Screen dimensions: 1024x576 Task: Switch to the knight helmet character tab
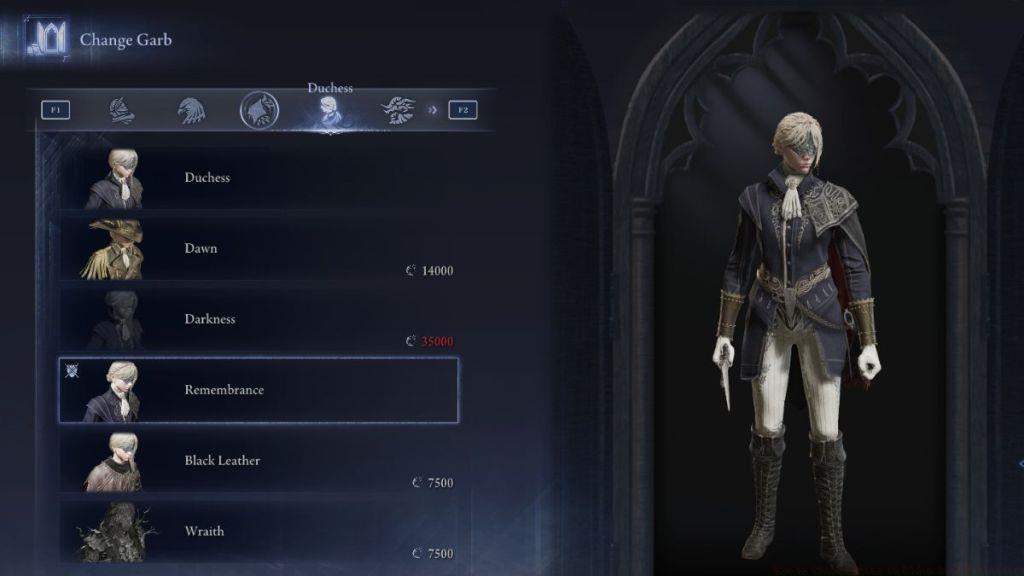coord(122,110)
